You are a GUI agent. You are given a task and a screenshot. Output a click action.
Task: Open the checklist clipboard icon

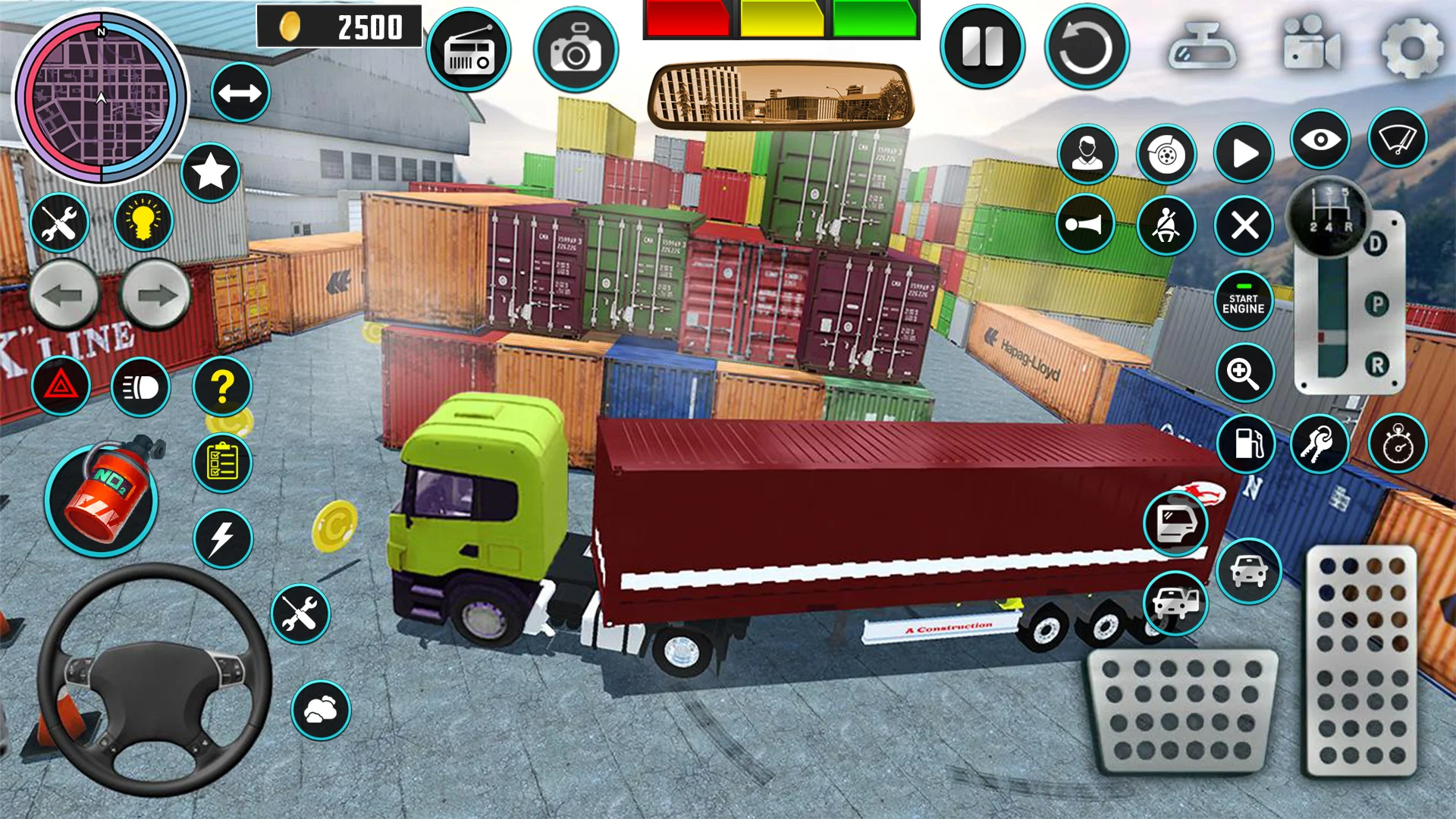(222, 463)
